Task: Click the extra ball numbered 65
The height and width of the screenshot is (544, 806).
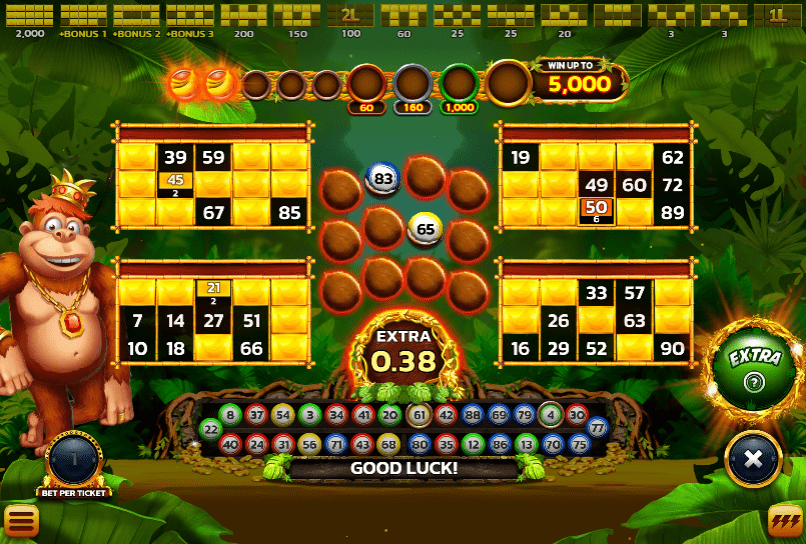Action: (x=426, y=229)
